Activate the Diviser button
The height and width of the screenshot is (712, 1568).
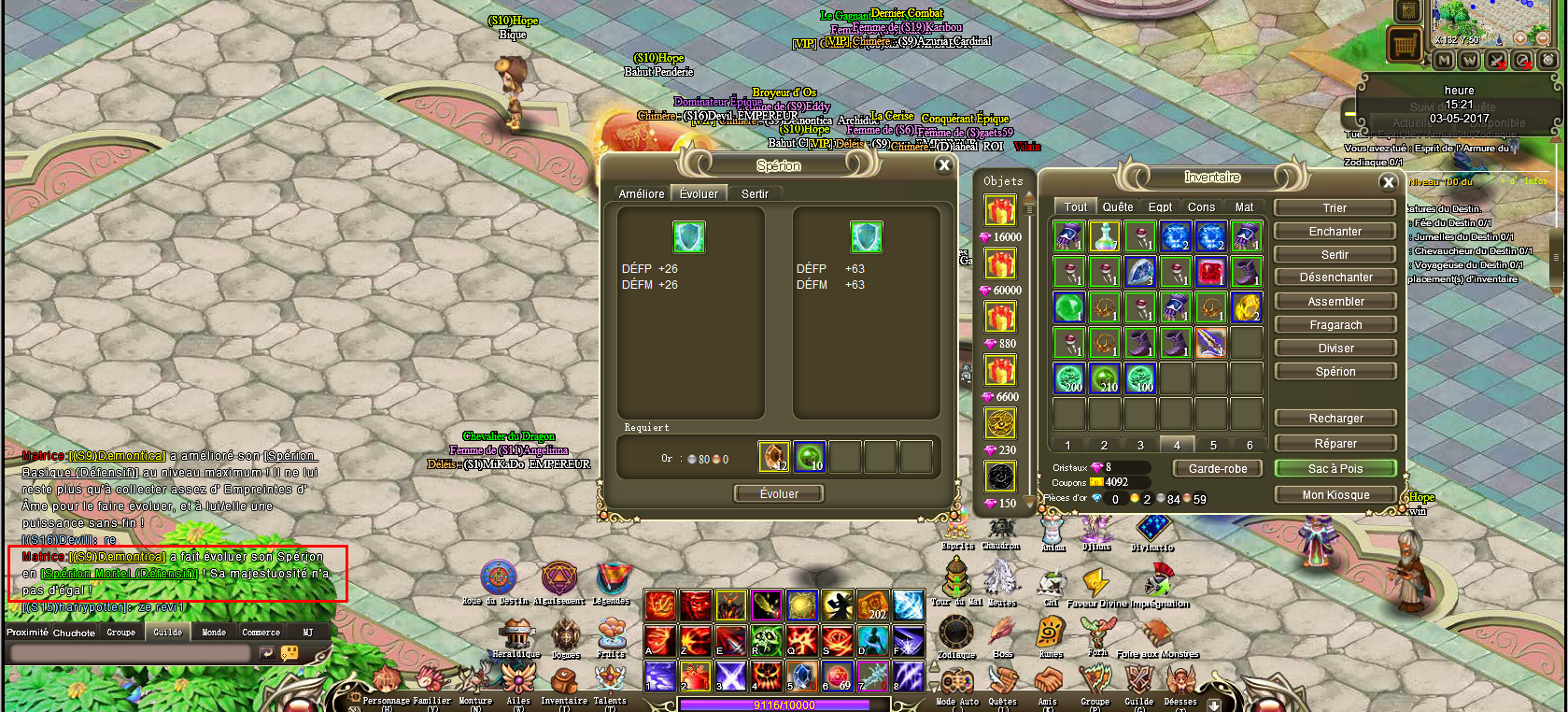(x=1335, y=348)
